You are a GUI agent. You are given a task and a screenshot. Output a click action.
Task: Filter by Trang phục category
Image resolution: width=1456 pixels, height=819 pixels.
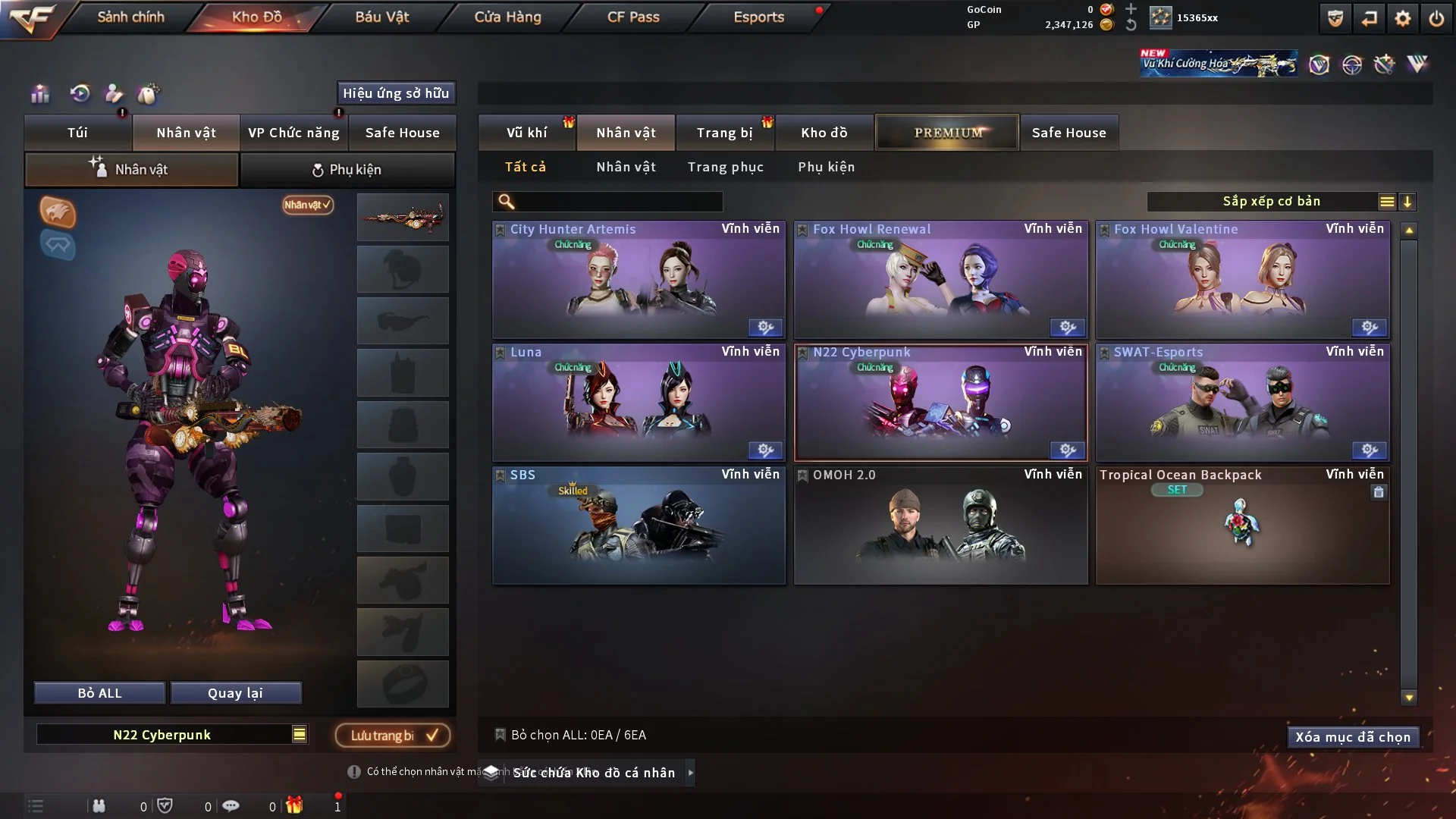725,167
